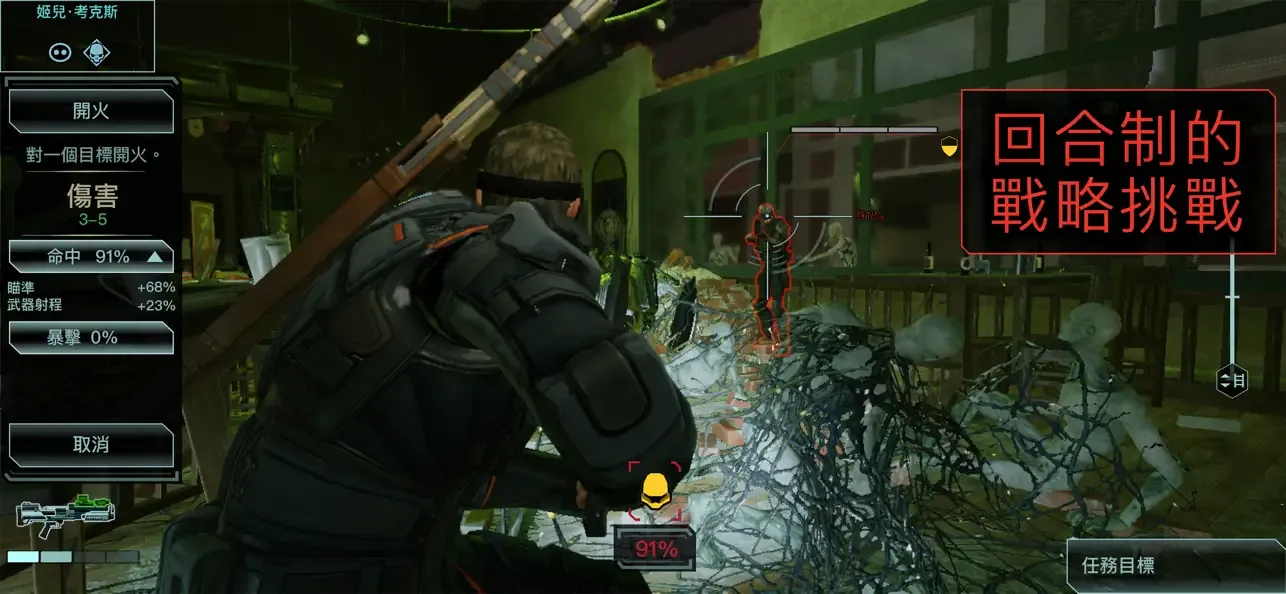Viewport: 1286px width, 594px height.
Task: Click the floor-level ladder hexagon icon
Action: coord(1233,380)
